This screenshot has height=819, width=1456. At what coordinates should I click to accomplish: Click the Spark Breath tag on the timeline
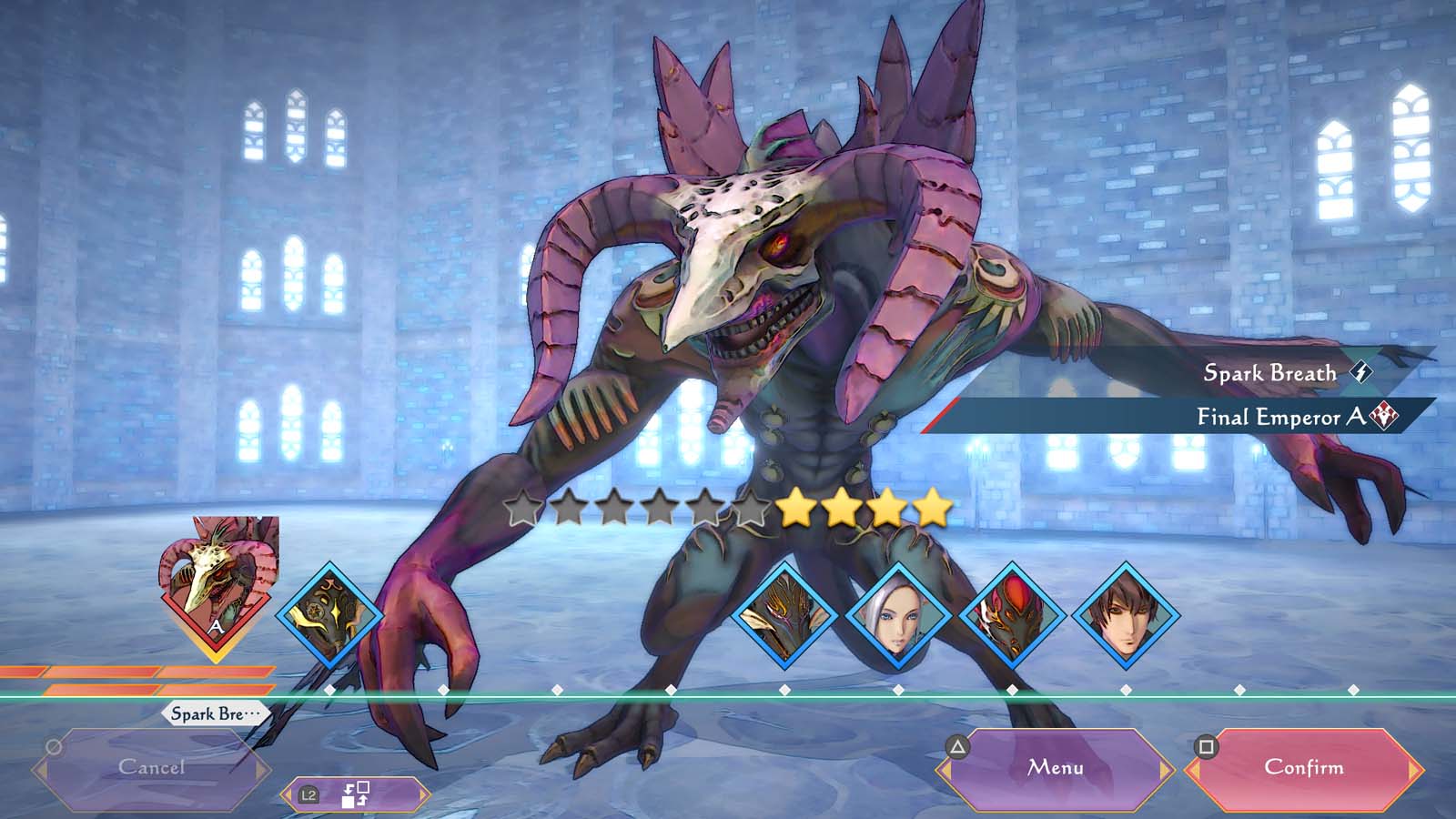click(215, 713)
